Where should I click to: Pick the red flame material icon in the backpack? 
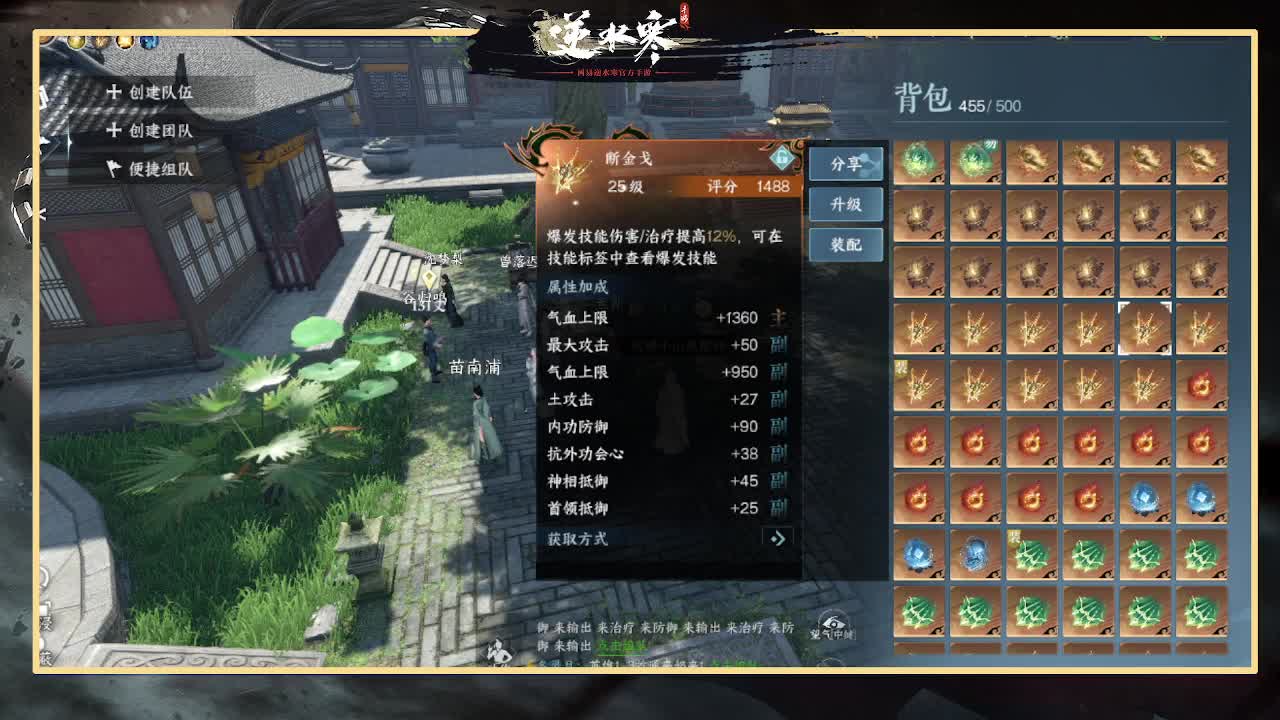click(x=916, y=445)
